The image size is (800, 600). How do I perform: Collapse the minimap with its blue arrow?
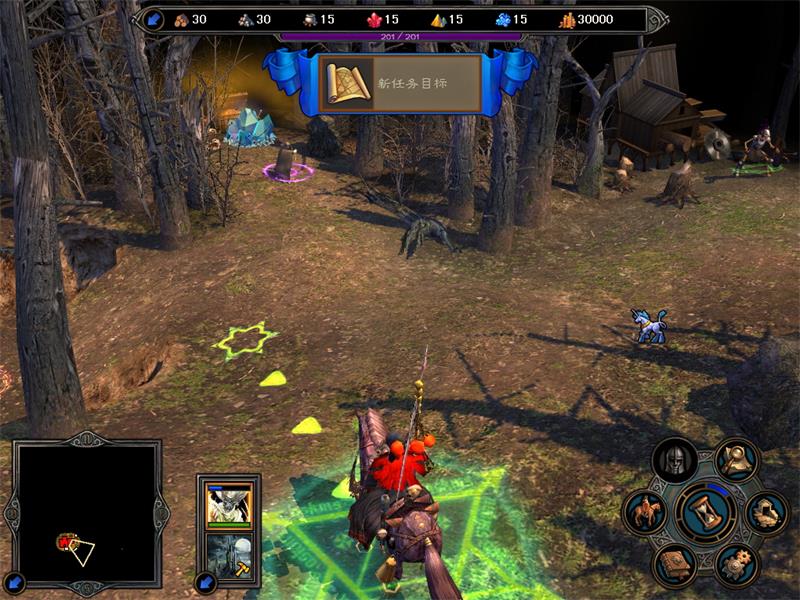pos(16,581)
